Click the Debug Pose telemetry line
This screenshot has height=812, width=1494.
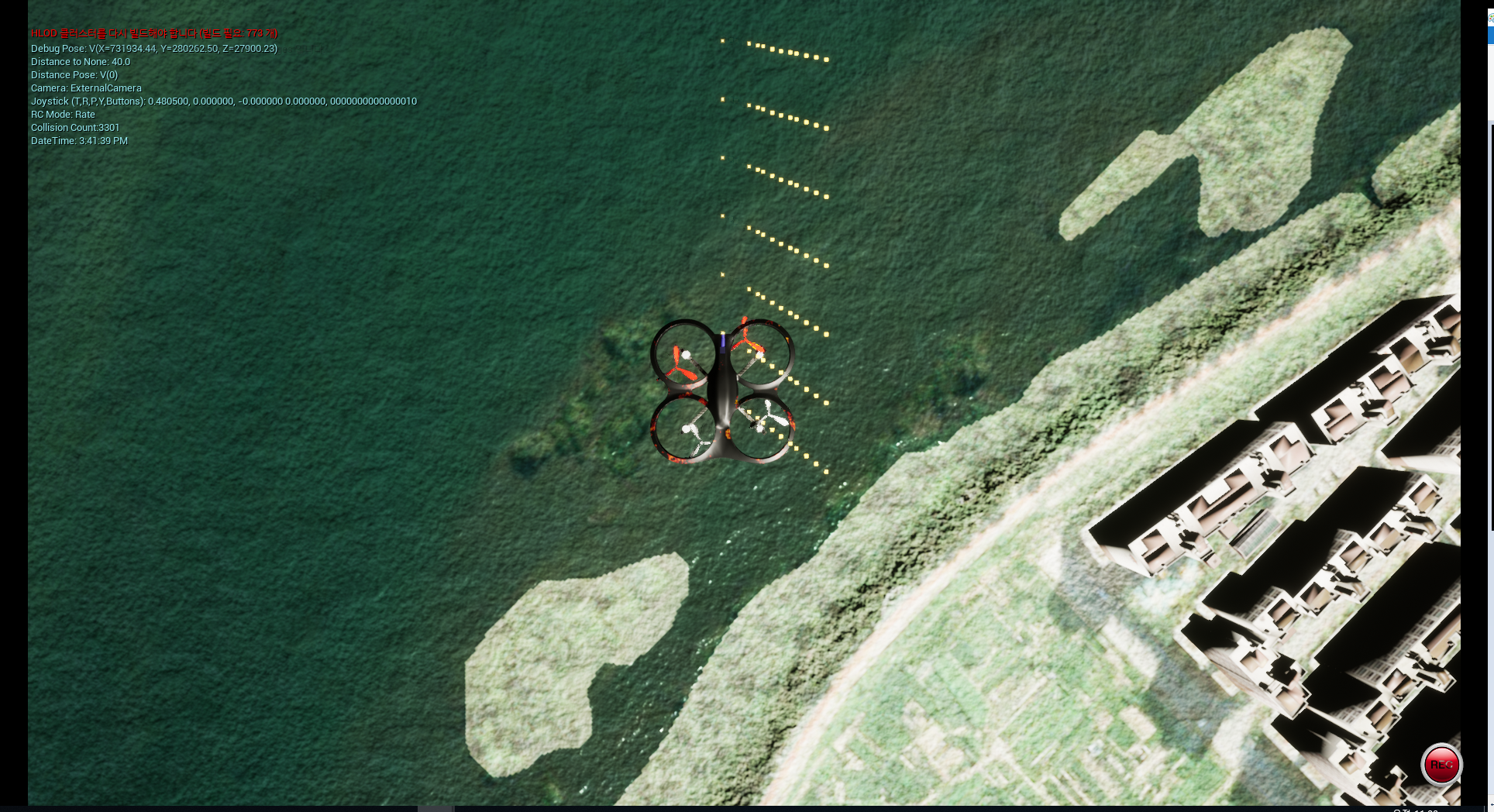[x=153, y=47]
